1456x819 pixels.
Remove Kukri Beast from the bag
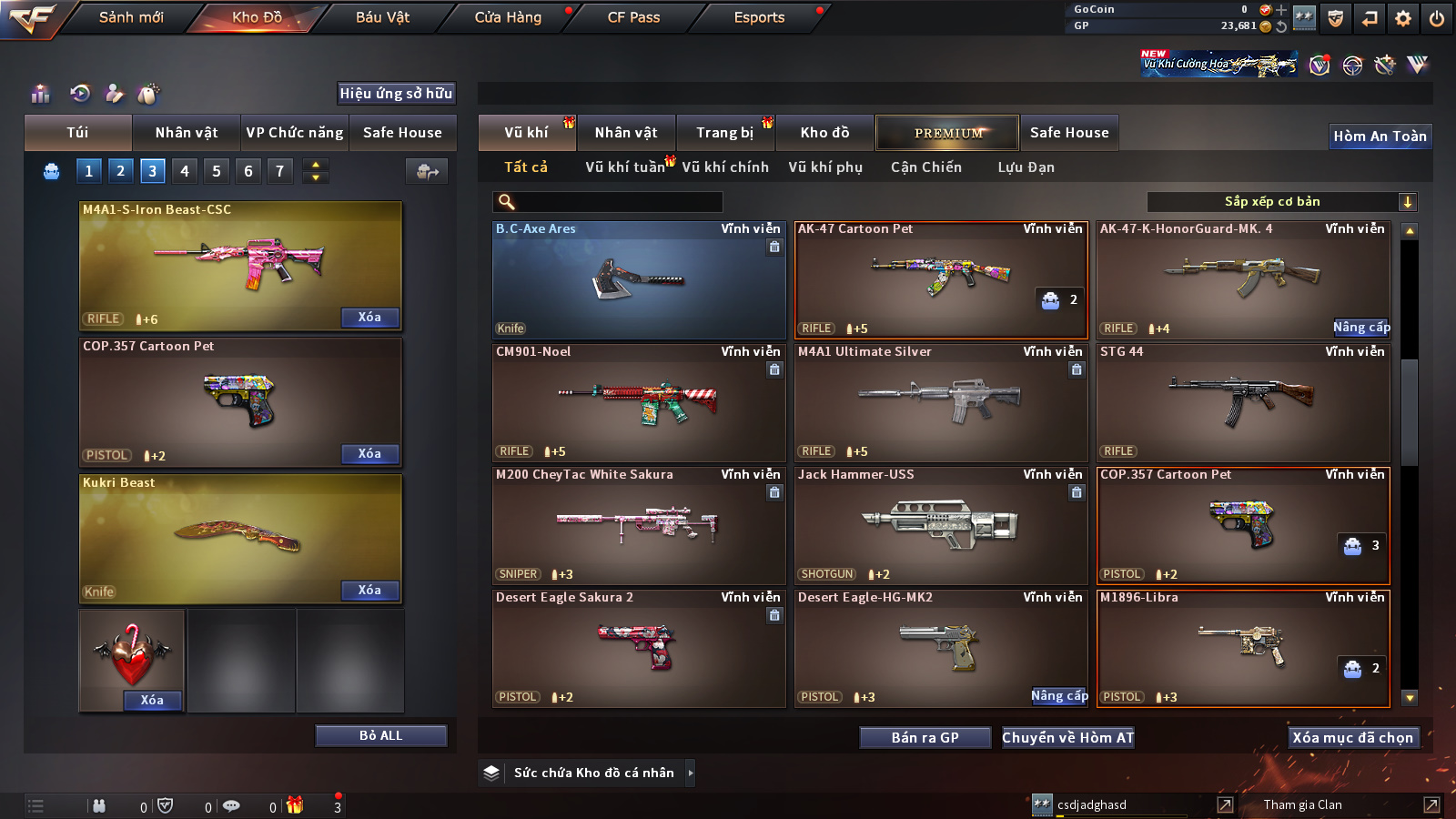click(x=369, y=591)
